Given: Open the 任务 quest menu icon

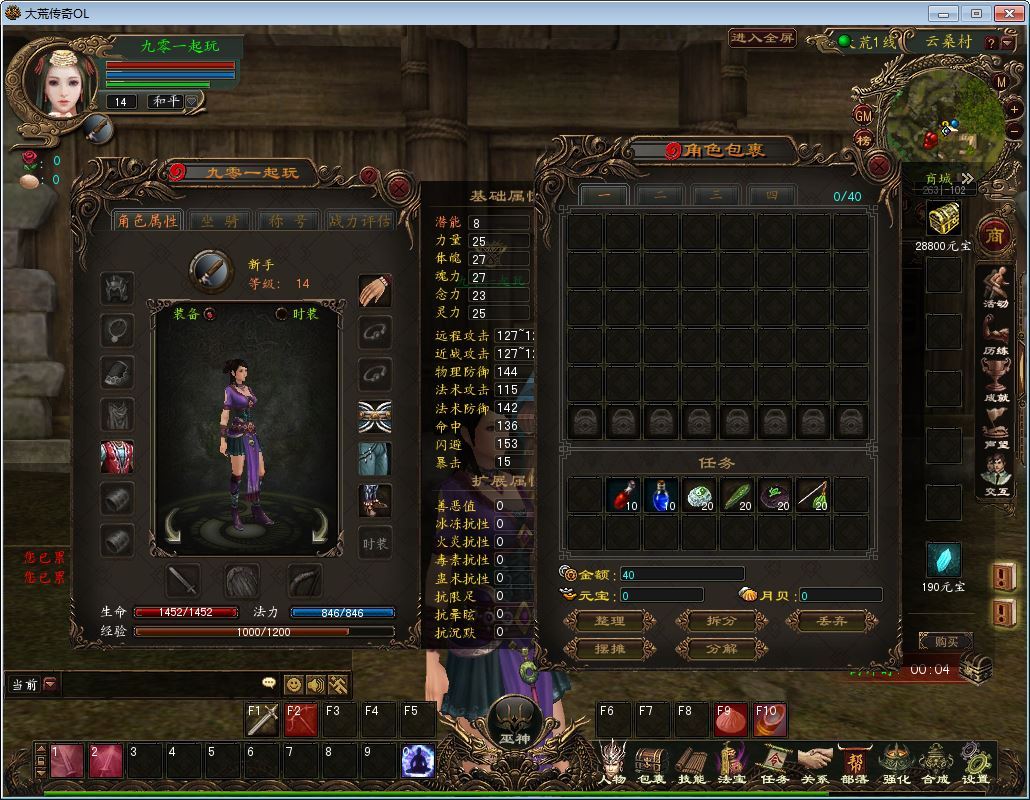Looking at the screenshot, I should tap(774, 764).
